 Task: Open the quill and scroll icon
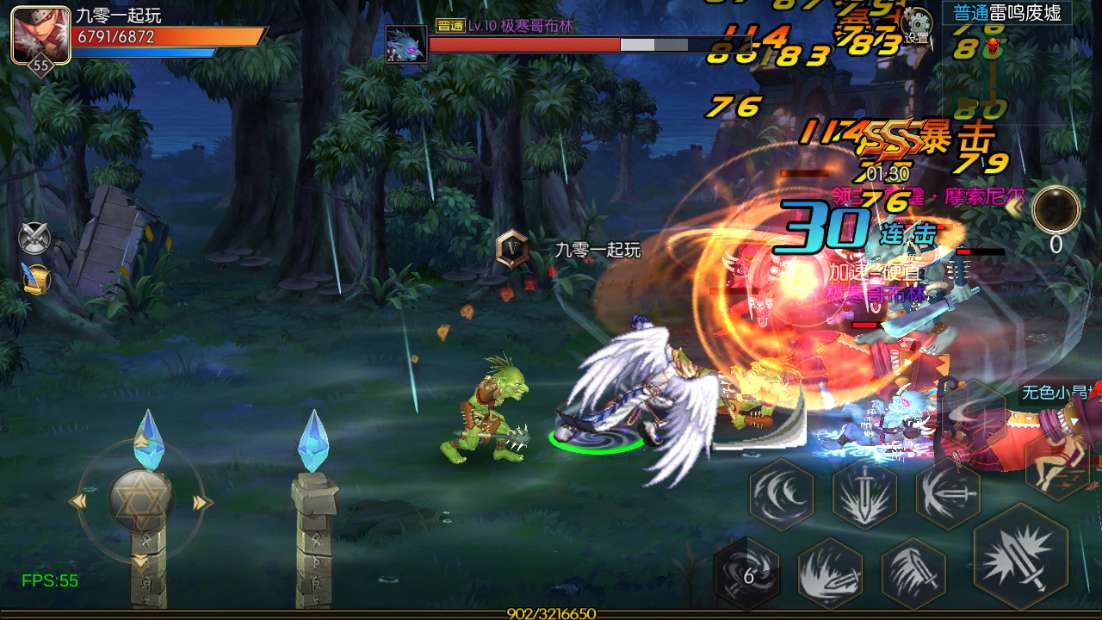[35, 279]
